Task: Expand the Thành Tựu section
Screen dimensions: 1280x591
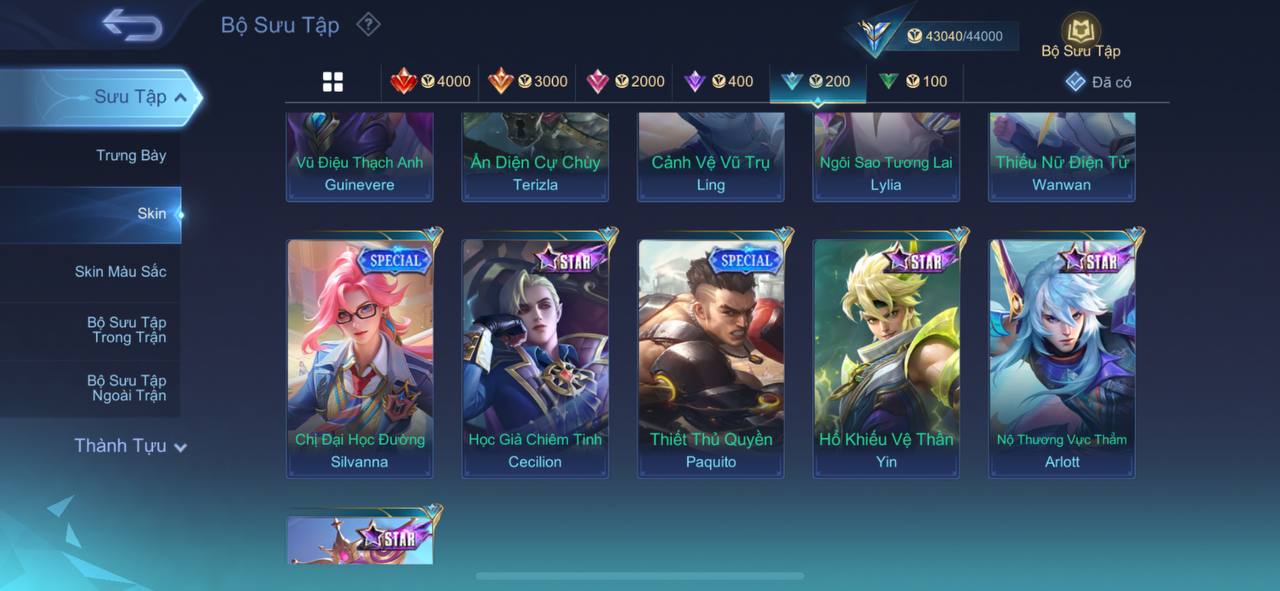Action: click(130, 446)
